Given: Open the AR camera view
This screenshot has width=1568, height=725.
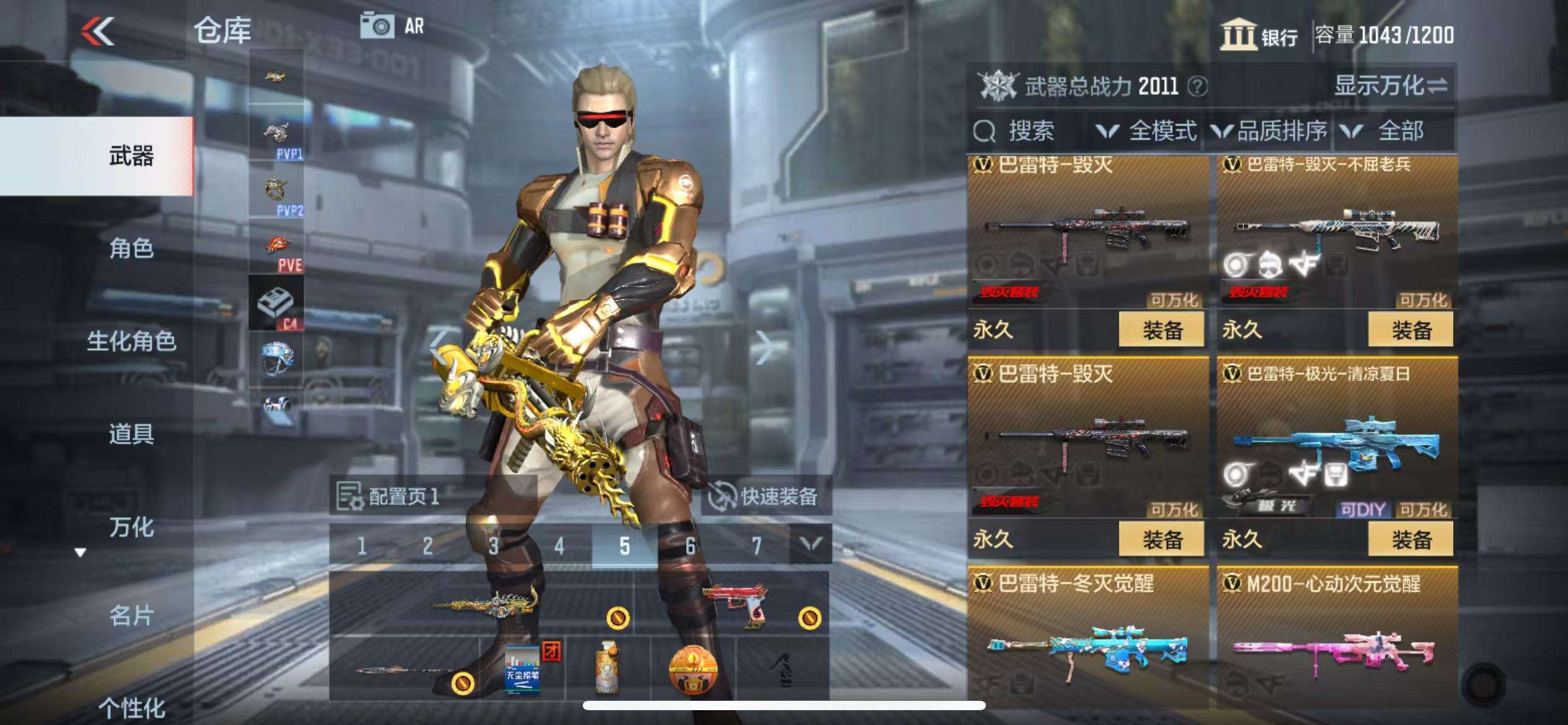Looking at the screenshot, I should point(393,26).
